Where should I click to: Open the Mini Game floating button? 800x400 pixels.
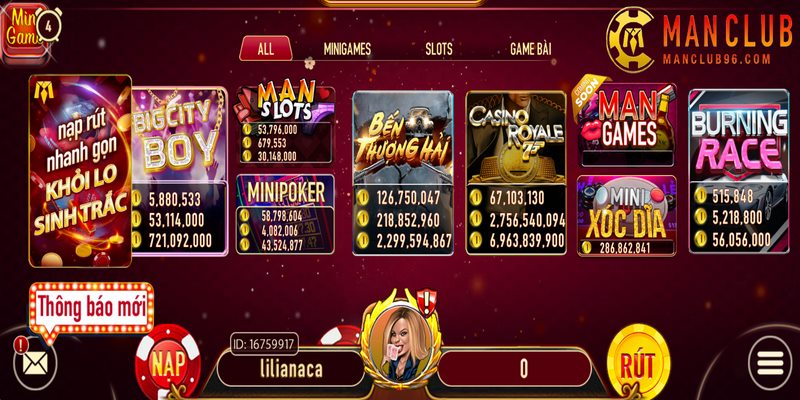(26, 30)
